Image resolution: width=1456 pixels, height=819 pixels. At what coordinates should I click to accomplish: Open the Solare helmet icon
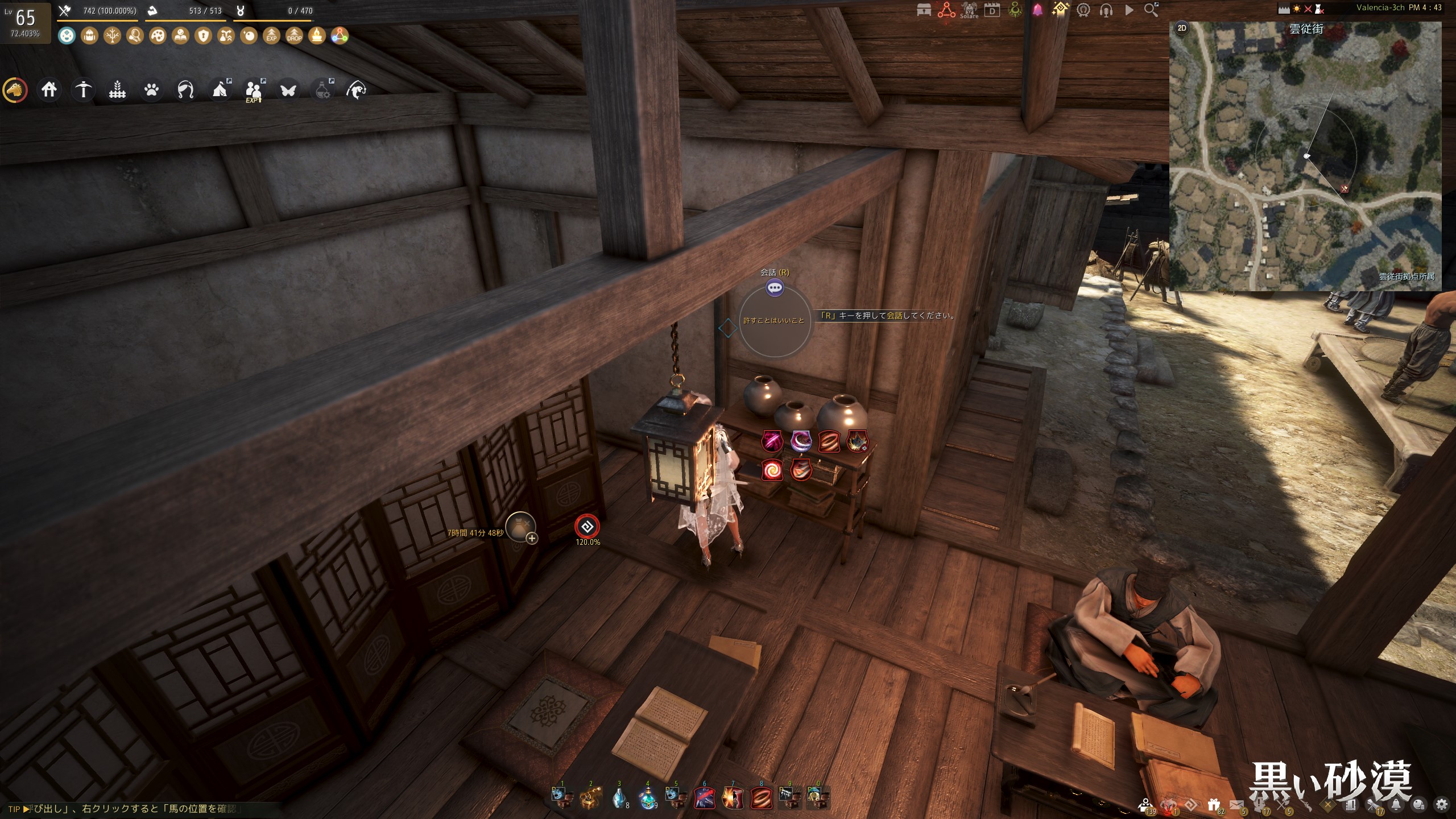point(969,10)
